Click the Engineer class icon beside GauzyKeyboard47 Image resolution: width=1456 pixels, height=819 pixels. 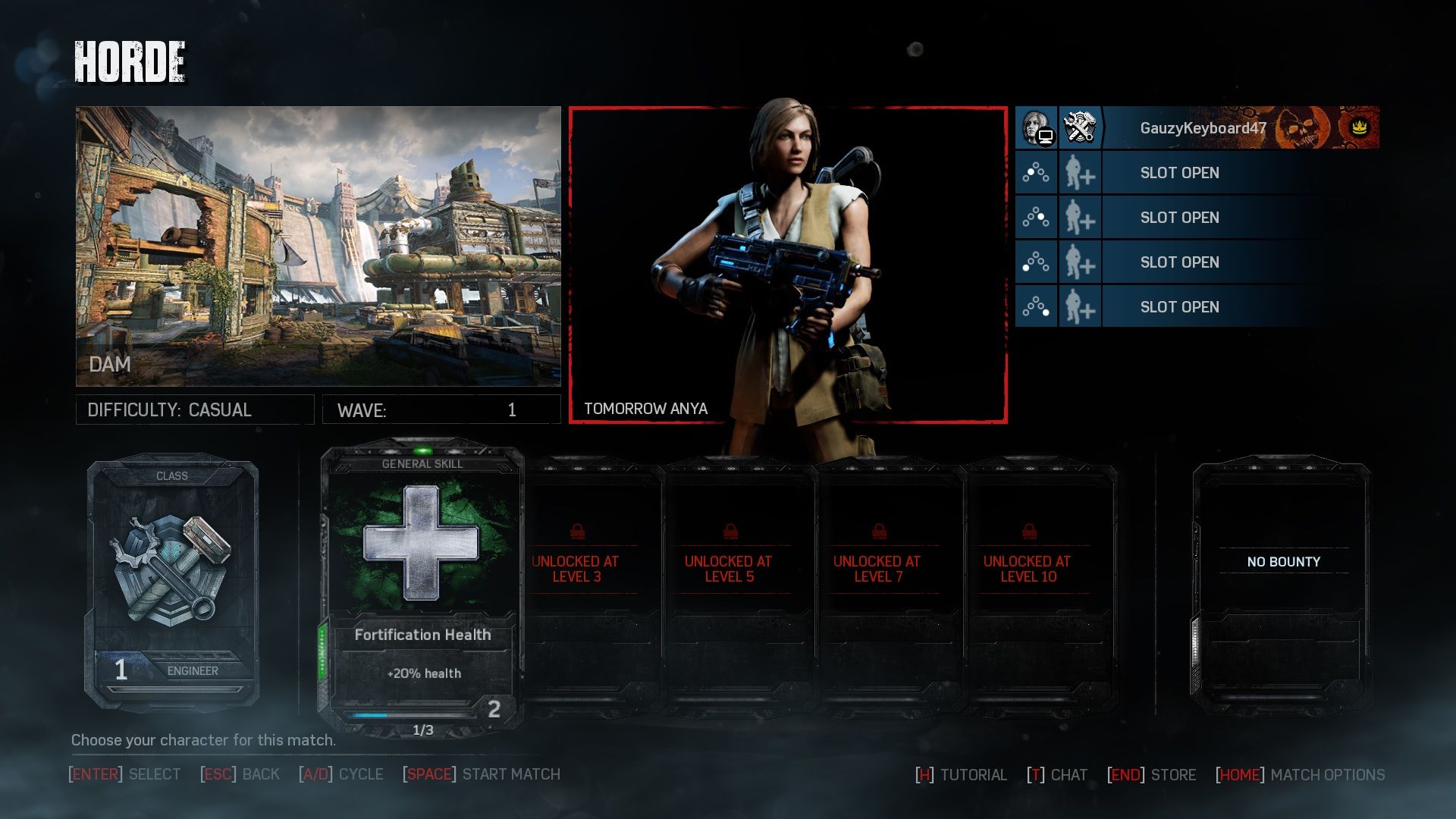[x=1080, y=127]
